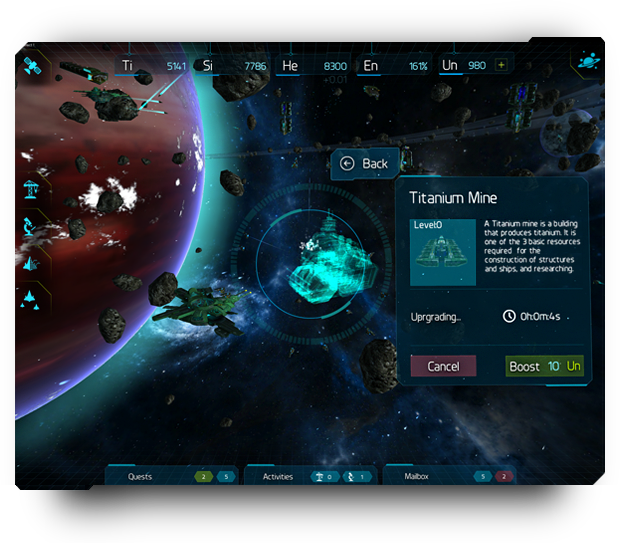Select the Titanium Mine thumbnail image
The width and height of the screenshot is (620, 543).
click(x=444, y=252)
